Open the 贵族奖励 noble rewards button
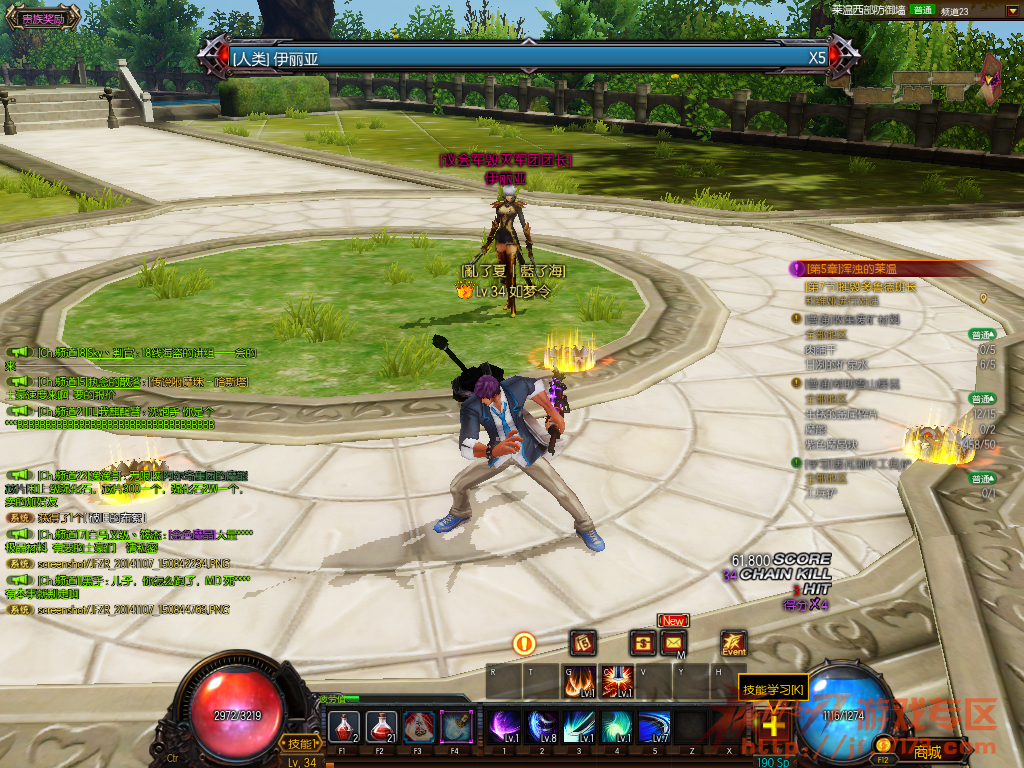Viewport: 1024px width, 768px height. [x=42, y=18]
